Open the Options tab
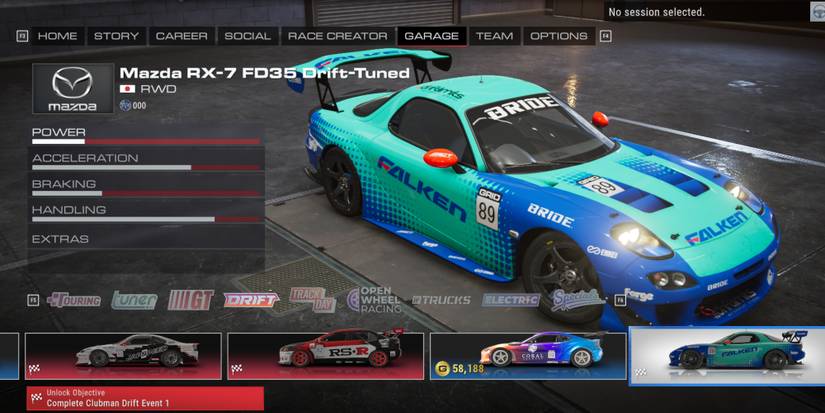This screenshot has height=413, width=825. click(558, 36)
